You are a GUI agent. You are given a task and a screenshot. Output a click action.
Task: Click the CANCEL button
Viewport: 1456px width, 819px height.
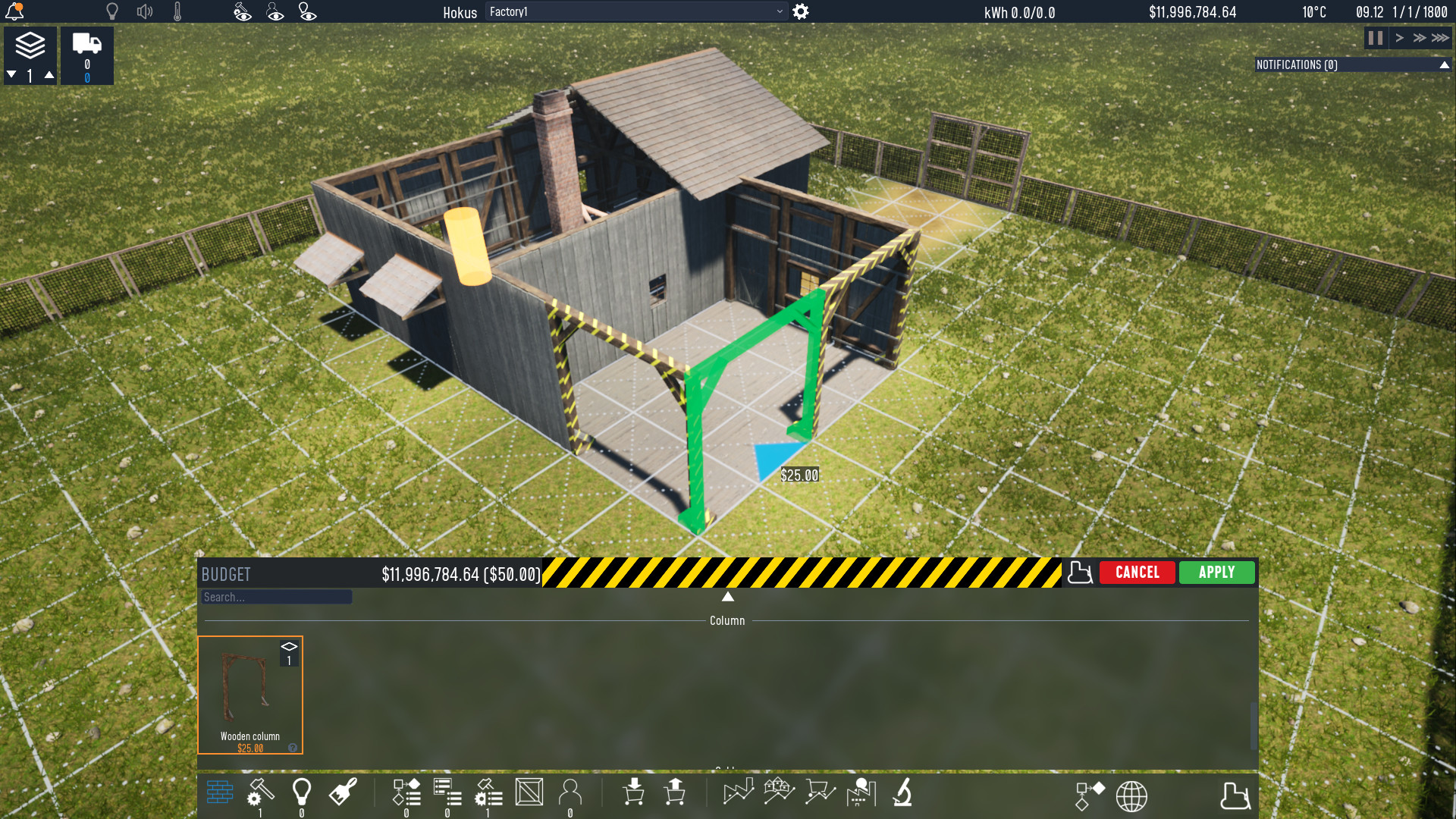pyautogui.click(x=1137, y=573)
